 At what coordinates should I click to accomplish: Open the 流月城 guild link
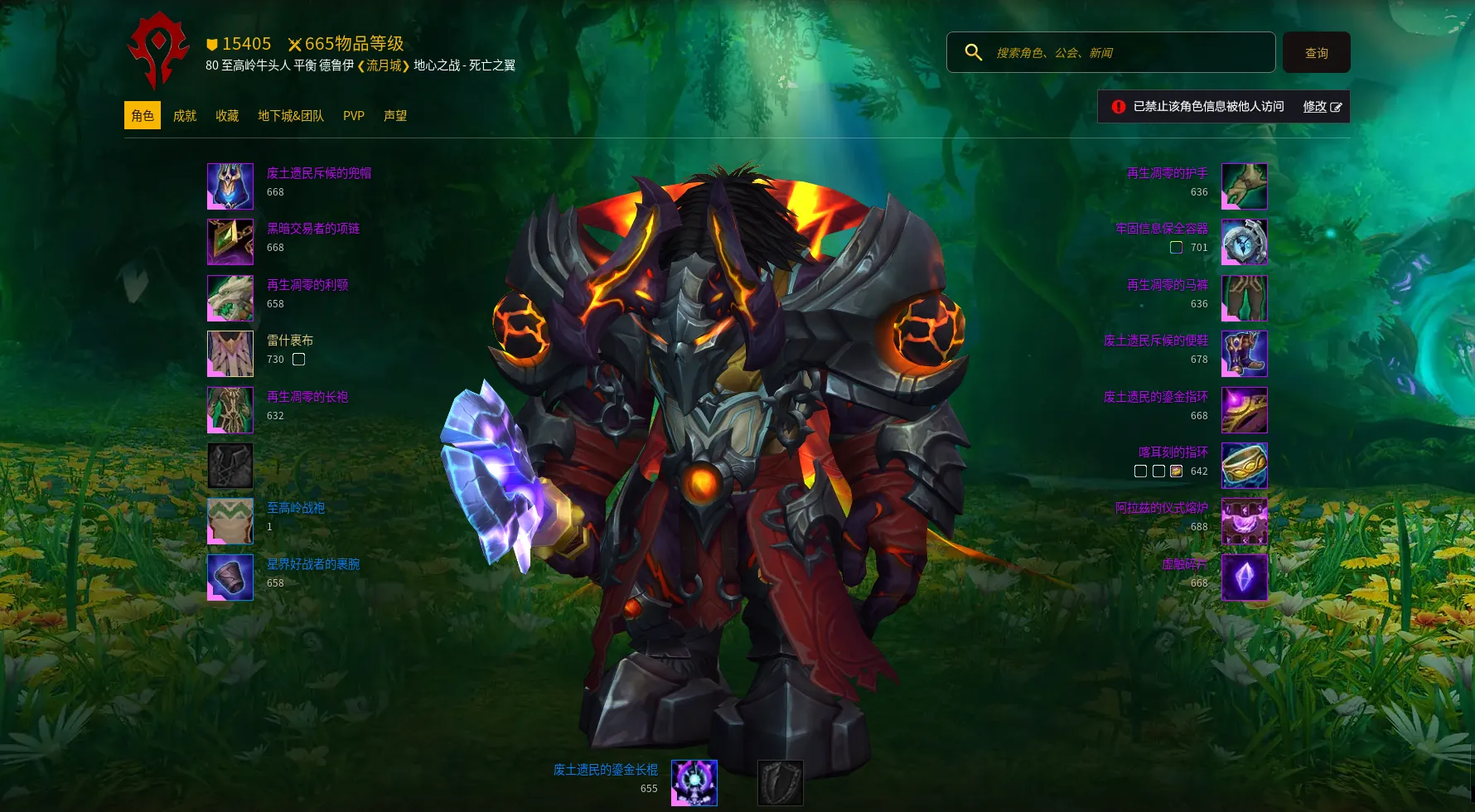[x=384, y=65]
